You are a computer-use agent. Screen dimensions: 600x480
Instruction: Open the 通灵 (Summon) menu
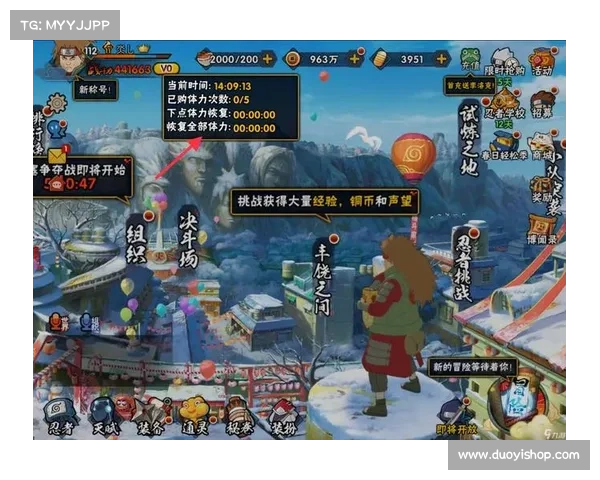(194, 413)
